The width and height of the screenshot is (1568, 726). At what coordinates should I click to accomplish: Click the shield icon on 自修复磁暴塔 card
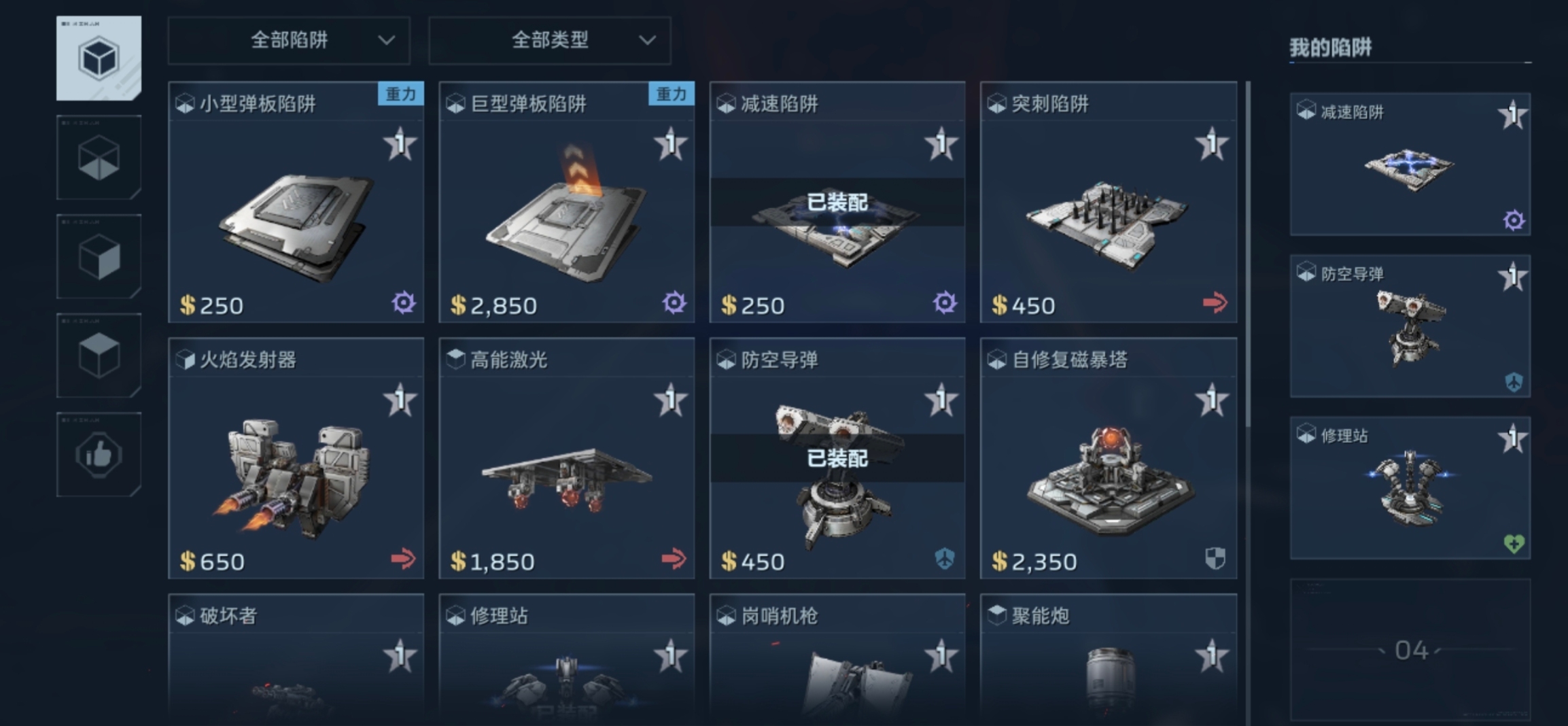tap(1215, 559)
